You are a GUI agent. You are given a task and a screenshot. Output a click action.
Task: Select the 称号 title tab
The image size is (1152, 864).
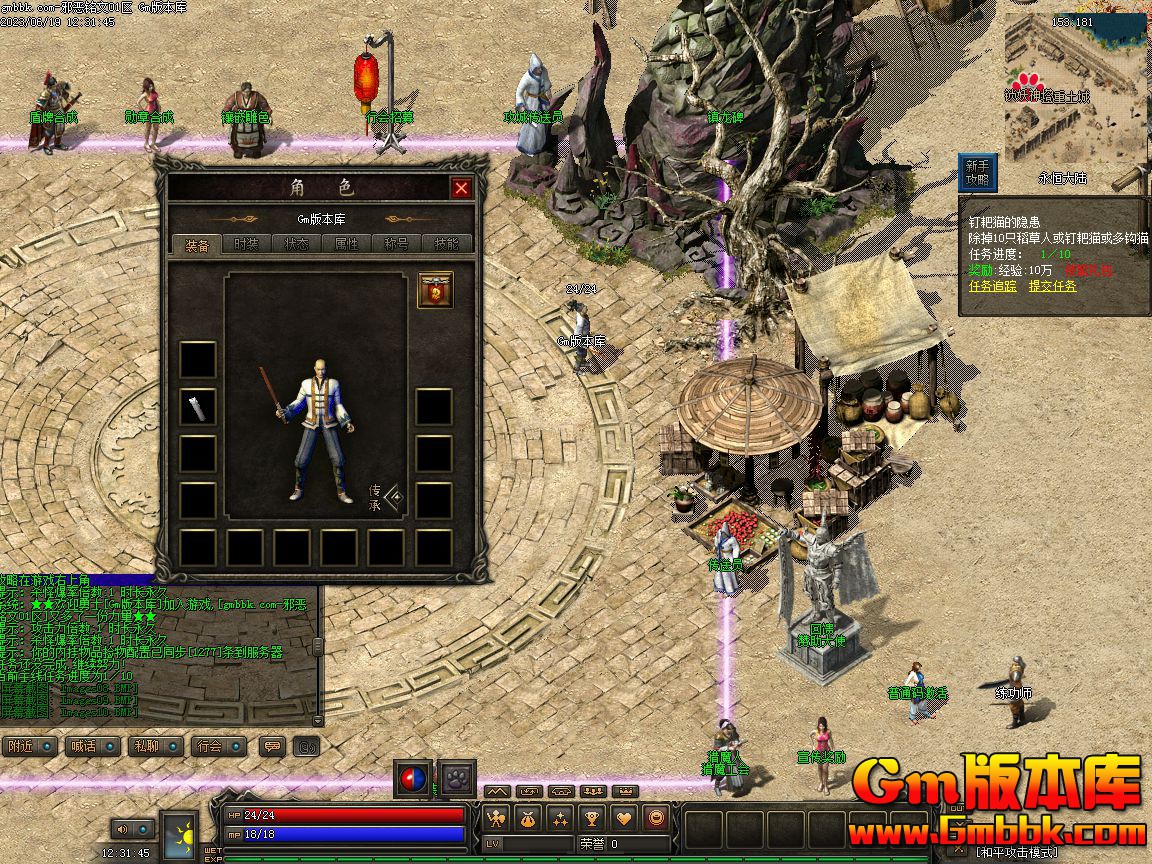[x=396, y=245]
